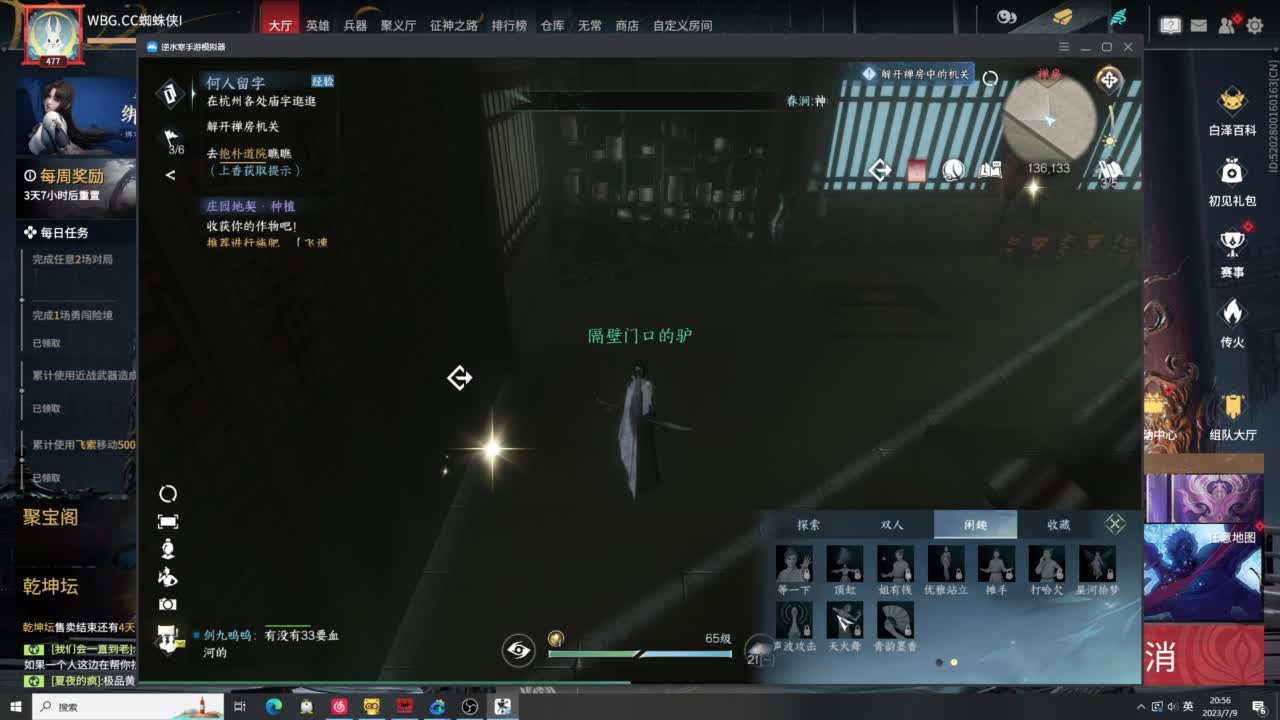Open the emulator hamburger menu
This screenshot has width=1280, height=720.
point(1063,47)
